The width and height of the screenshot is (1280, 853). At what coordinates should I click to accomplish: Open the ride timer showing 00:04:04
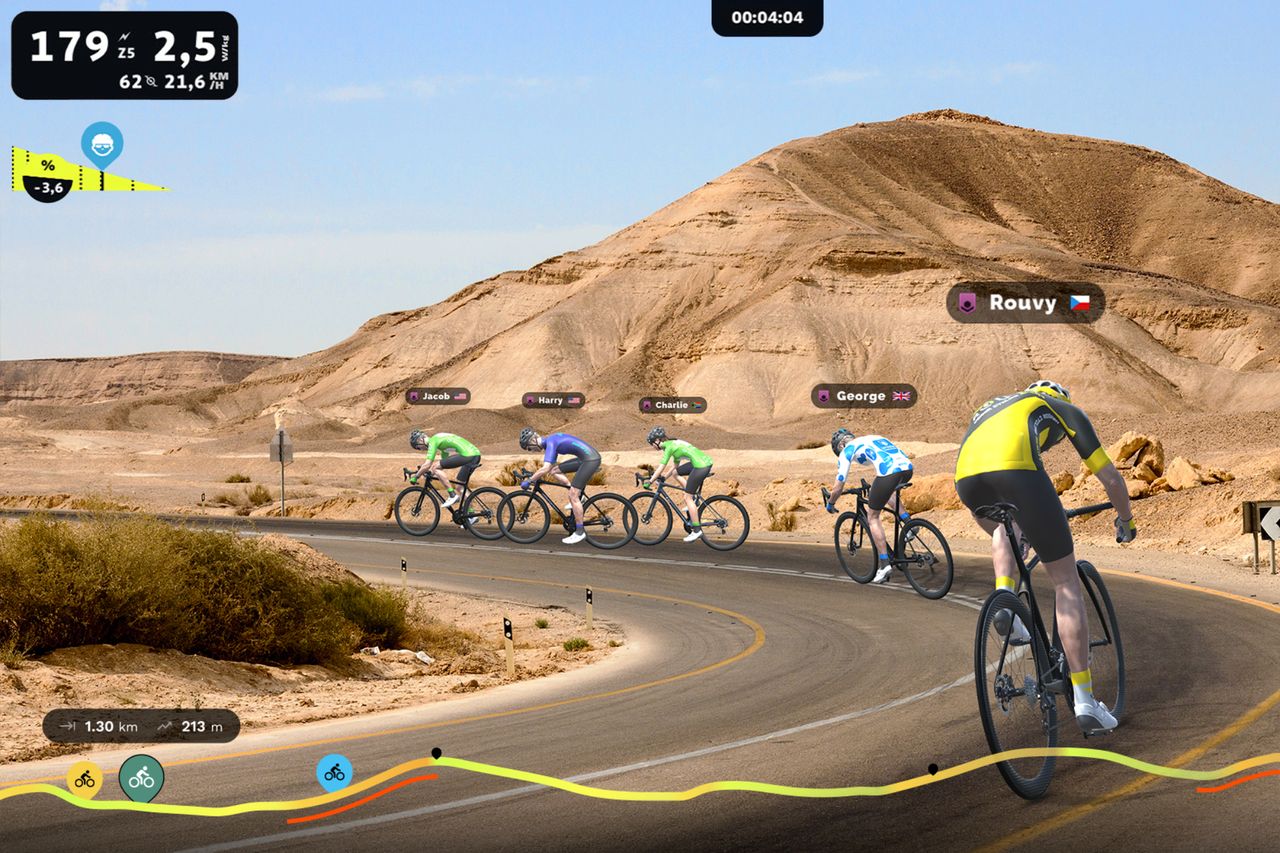(x=768, y=16)
